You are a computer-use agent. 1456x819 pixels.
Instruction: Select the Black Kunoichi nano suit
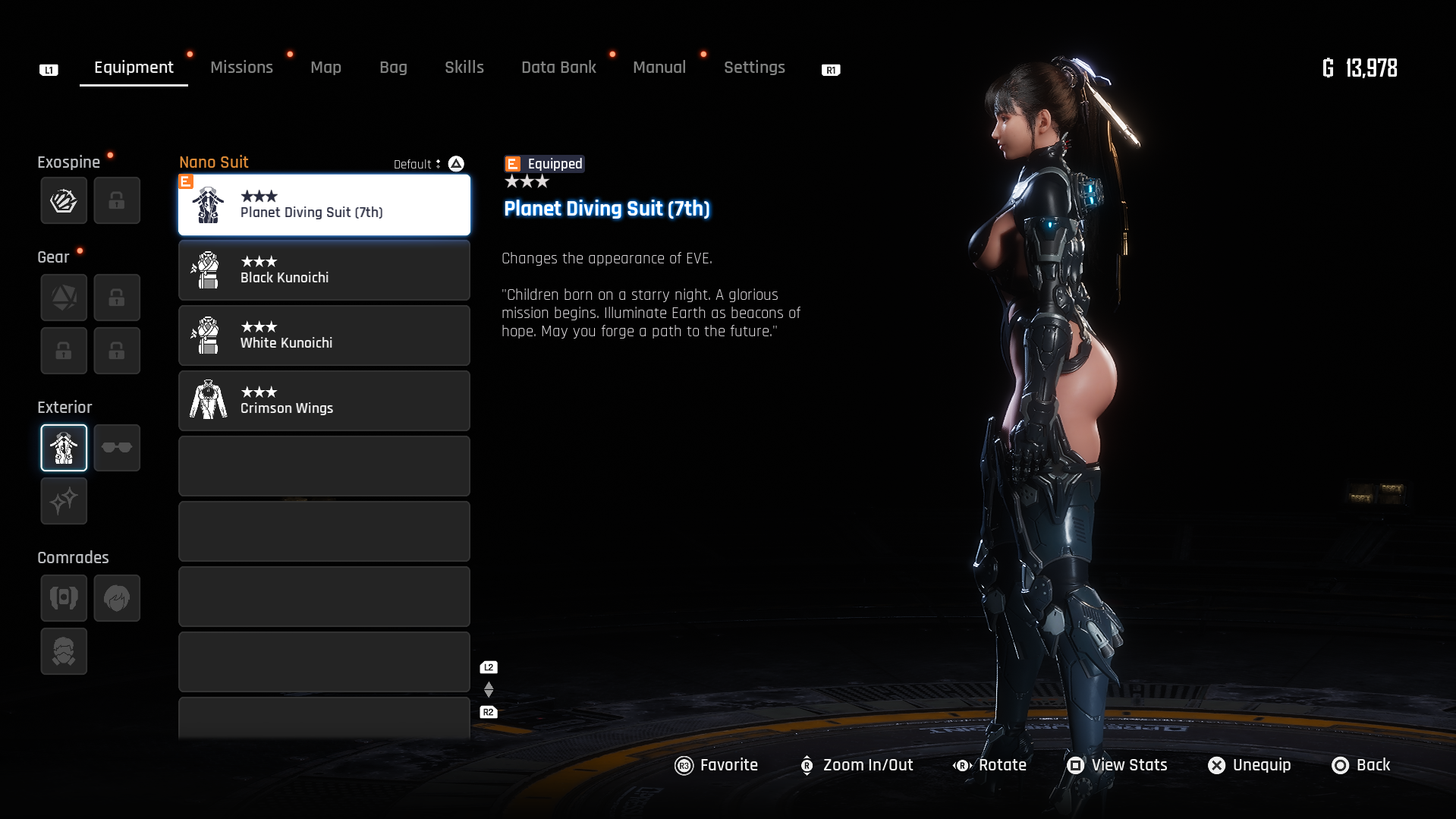point(324,270)
